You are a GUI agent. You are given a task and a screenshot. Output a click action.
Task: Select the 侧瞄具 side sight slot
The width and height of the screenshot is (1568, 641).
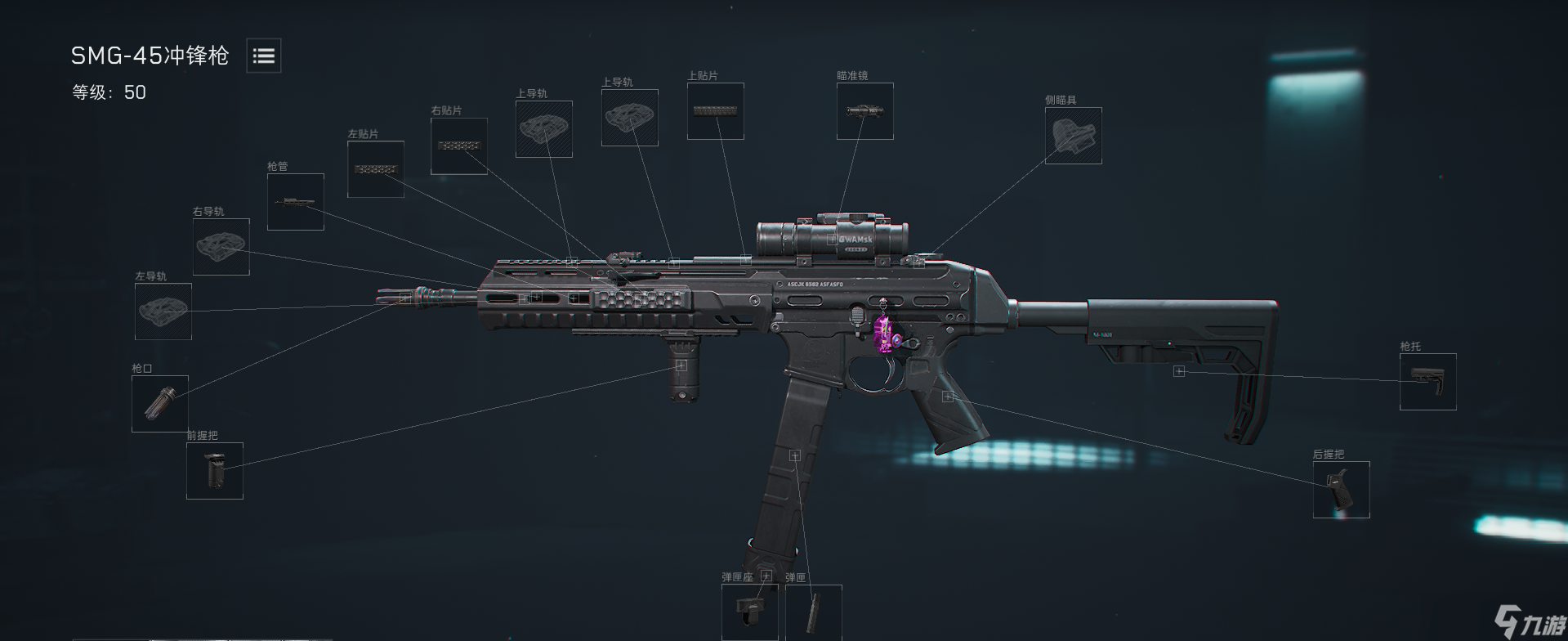(x=1073, y=136)
